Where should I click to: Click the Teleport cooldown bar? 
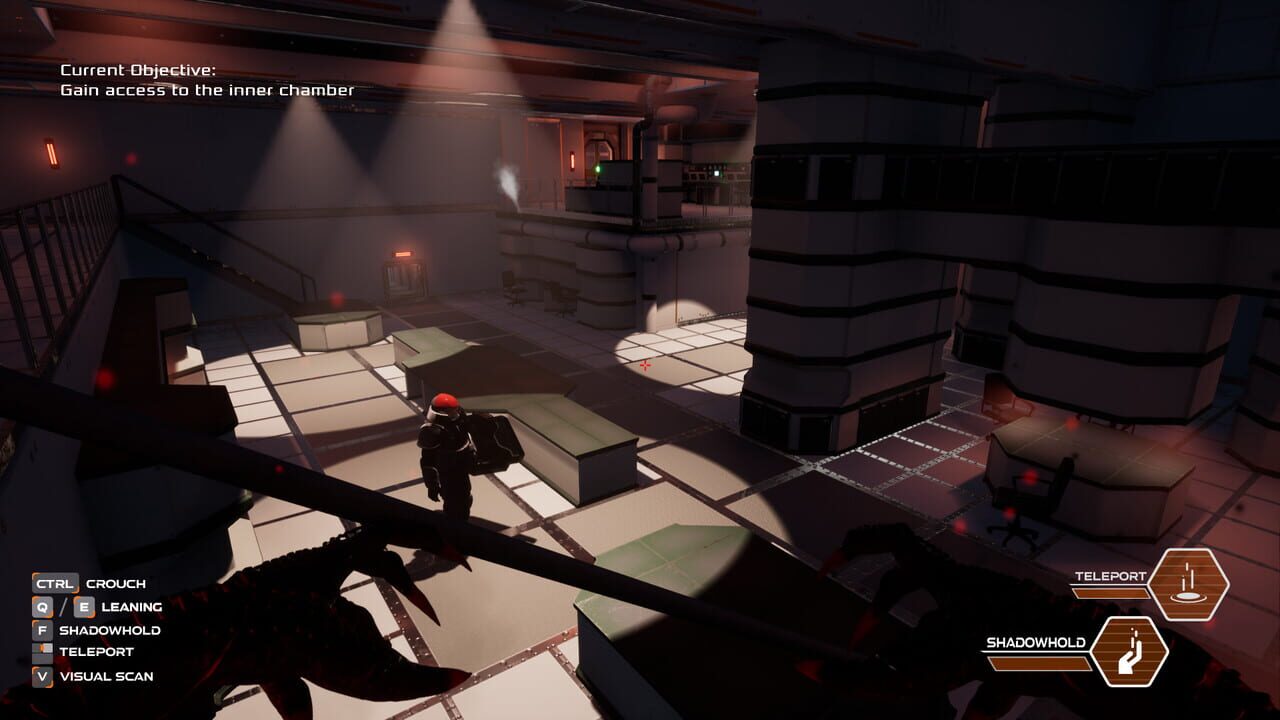tap(1110, 593)
